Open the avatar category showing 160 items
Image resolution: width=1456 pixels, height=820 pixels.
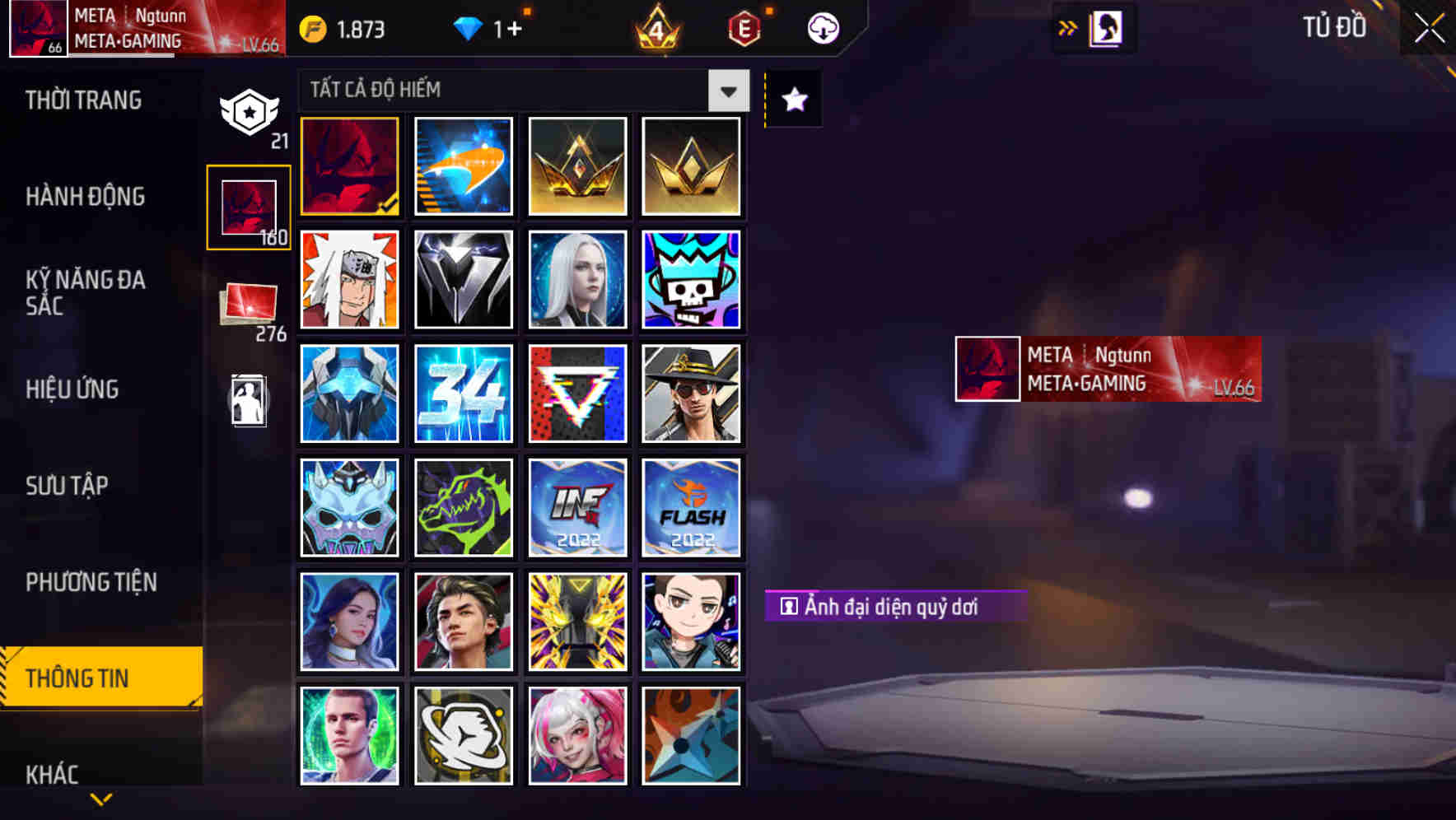point(250,206)
